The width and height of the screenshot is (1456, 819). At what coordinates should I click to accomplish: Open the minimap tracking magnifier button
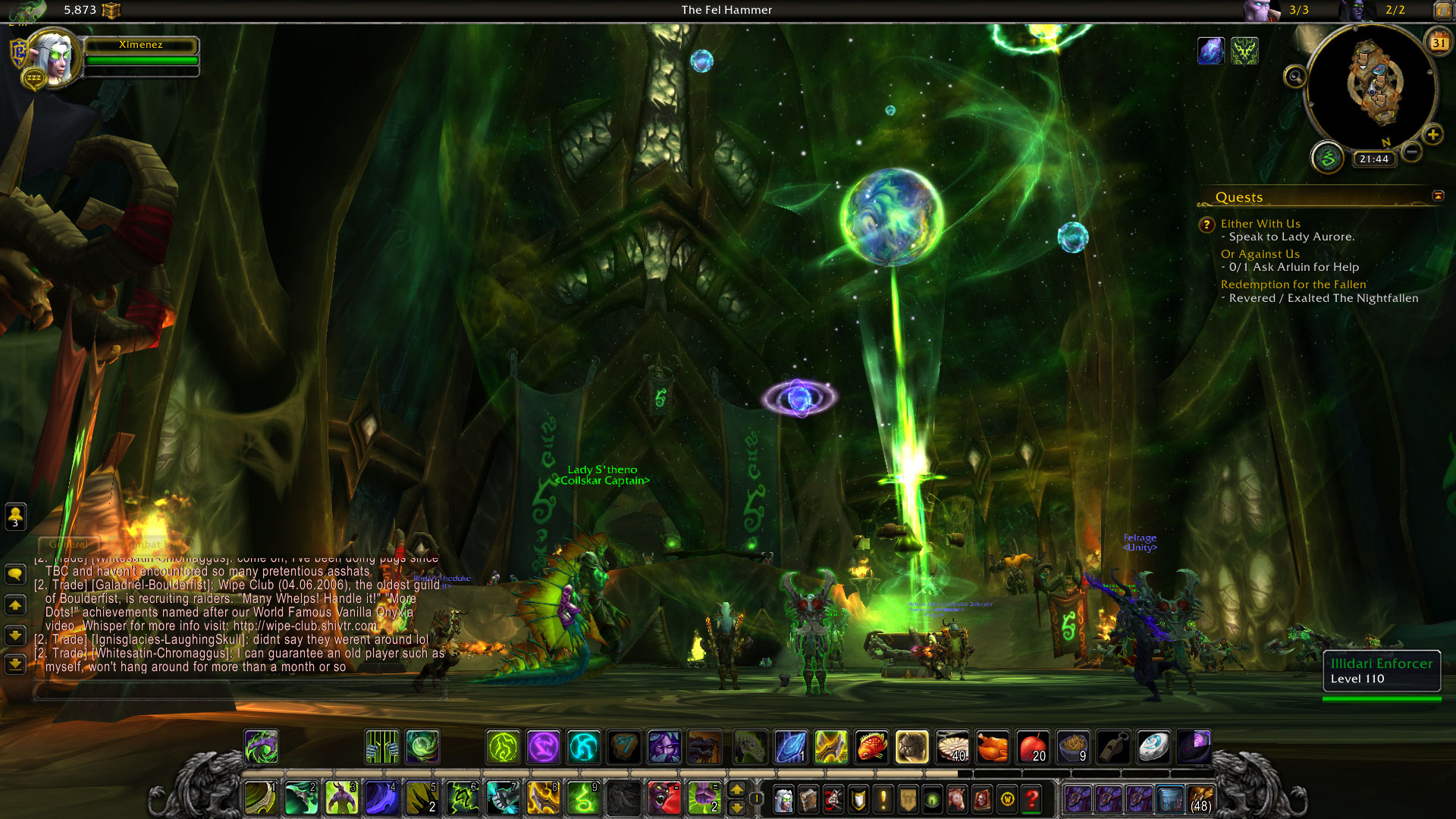point(1294,76)
